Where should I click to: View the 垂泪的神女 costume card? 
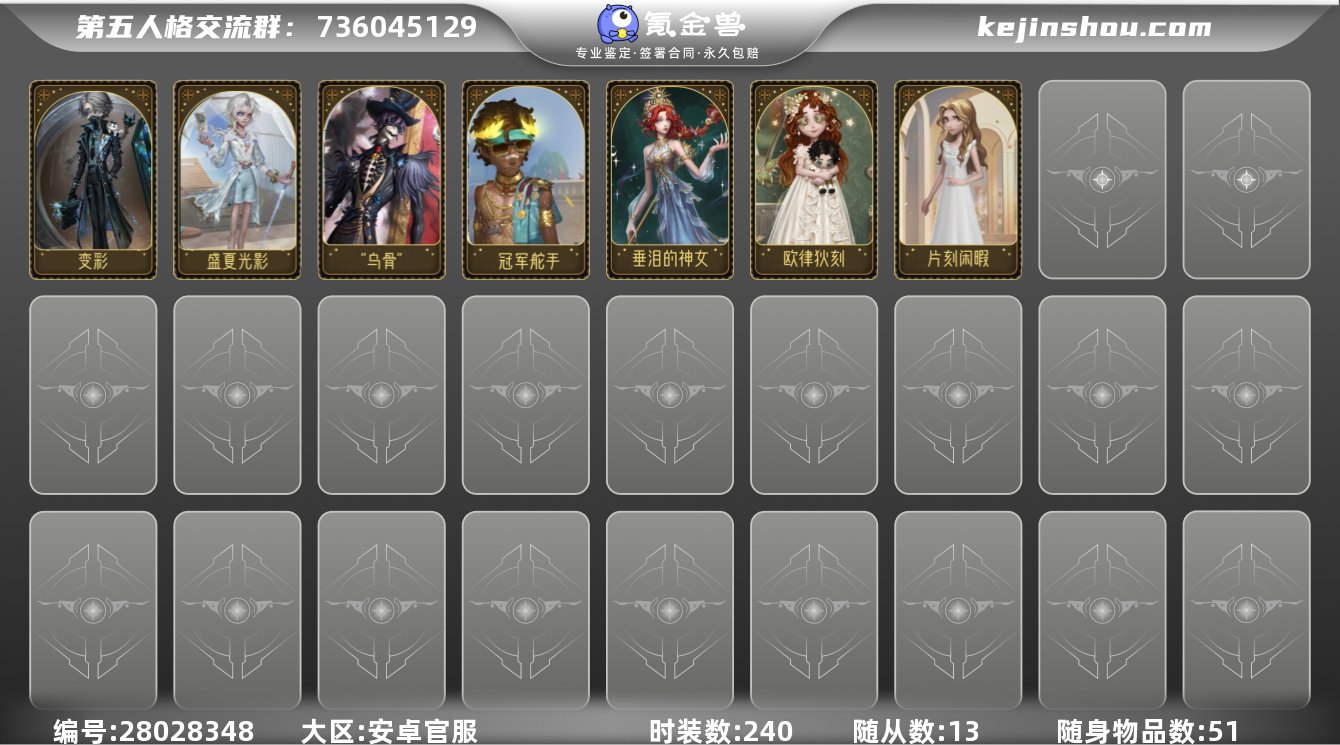(x=668, y=178)
